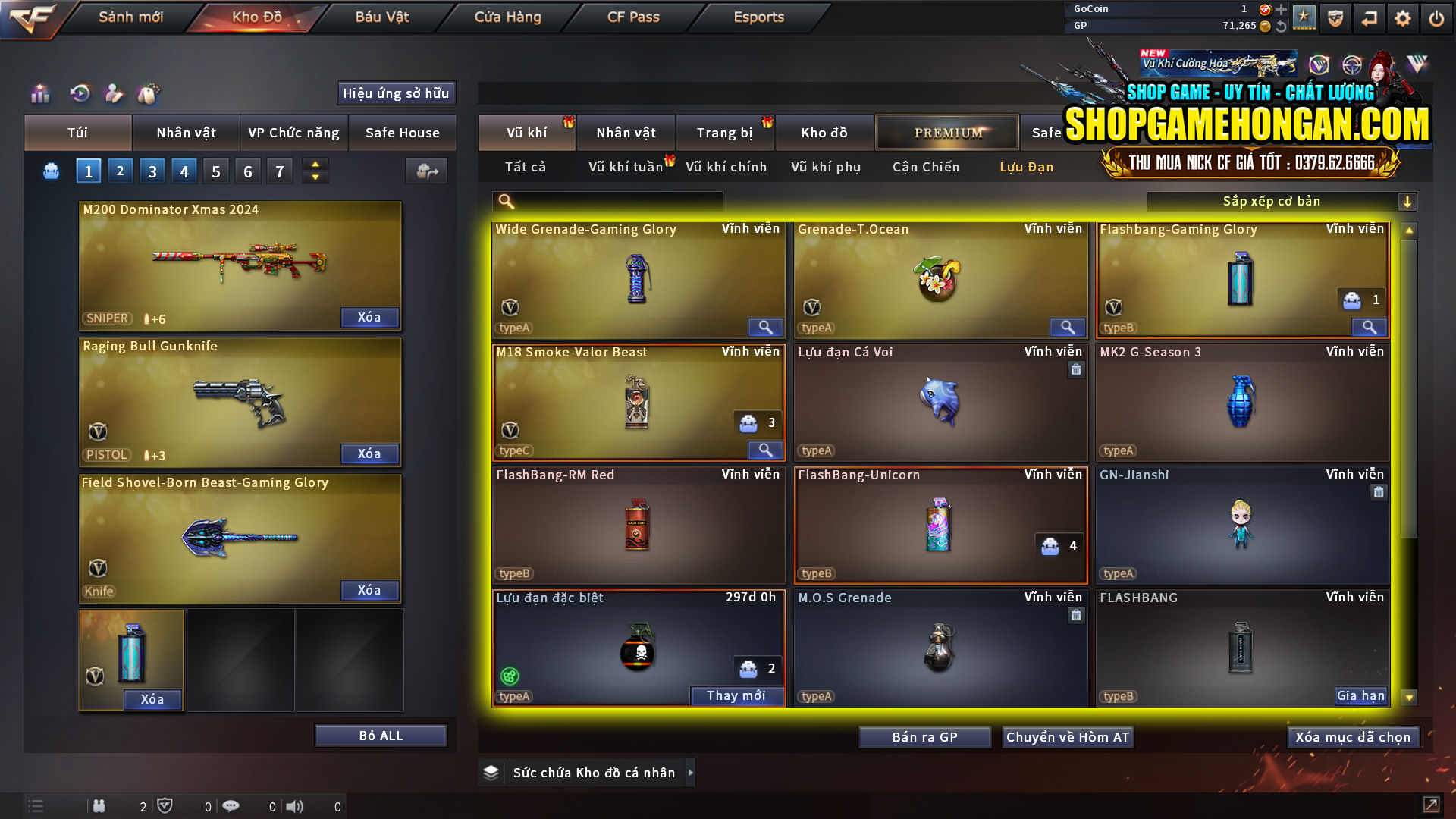Open the ranking statistics icon above inventory tabs
The height and width of the screenshot is (819, 1456).
(x=39, y=94)
